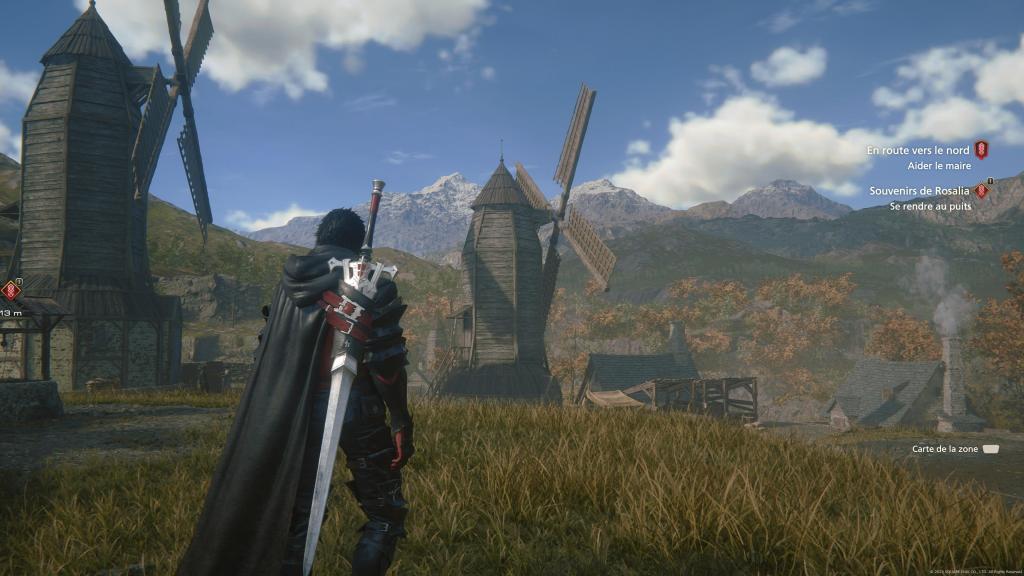
Task: Click the red quest waypoint marker above 13 m
Action: tap(11, 290)
